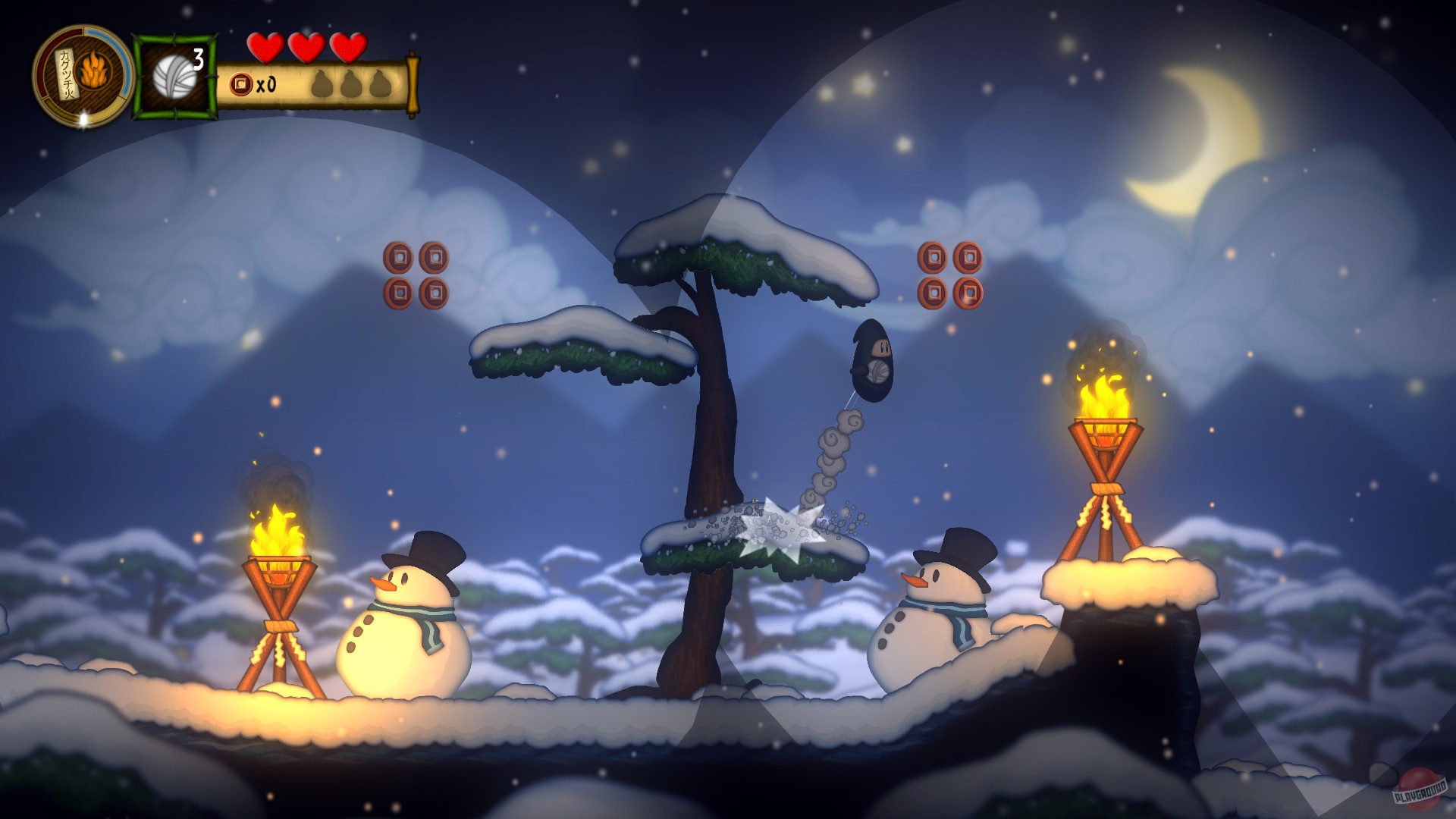This screenshot has height=819, width=1456.
Task: Select the first red heart in health bar
Action: point(265,47)
